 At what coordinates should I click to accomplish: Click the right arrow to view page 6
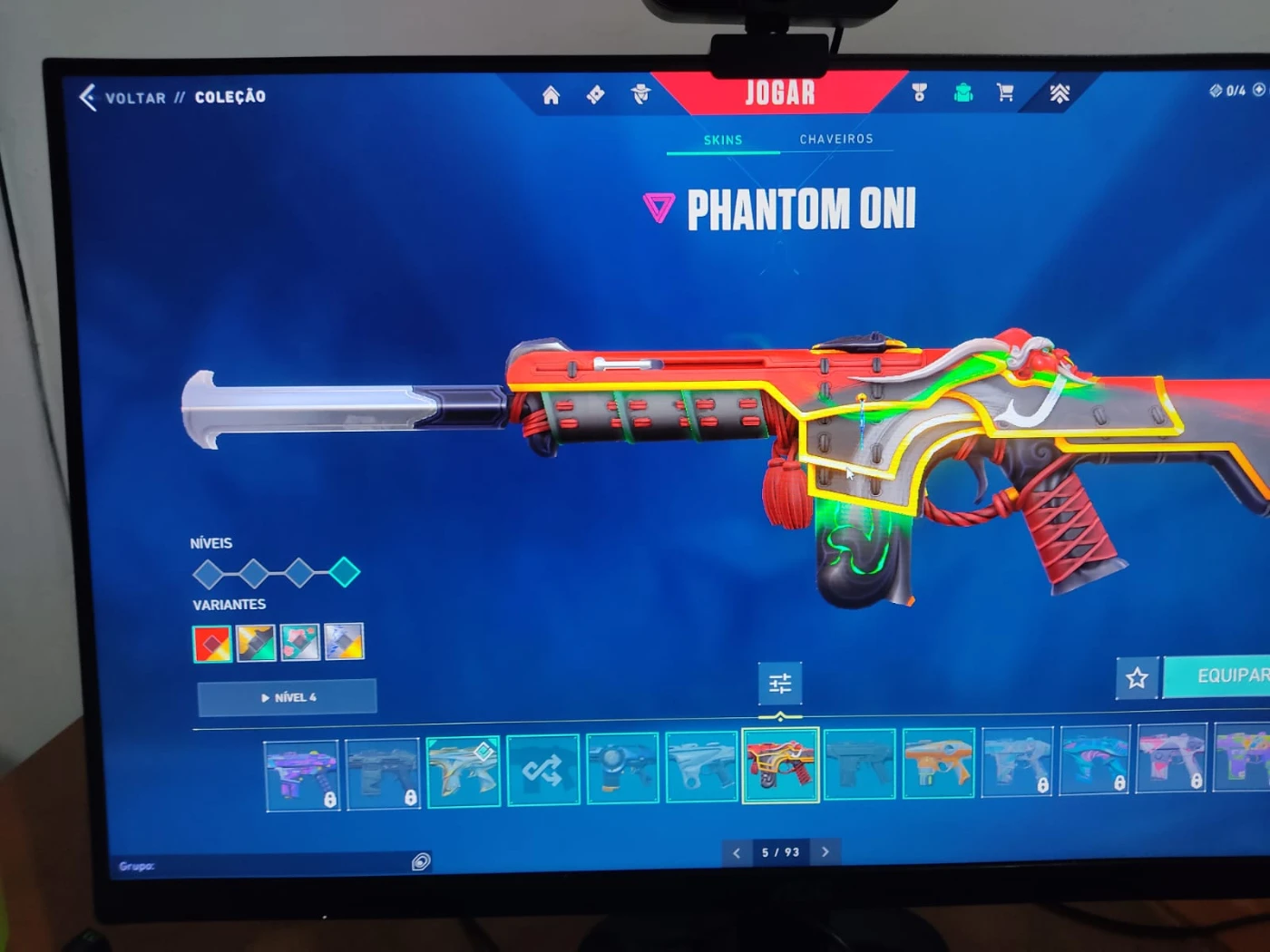pyautogui.click(x=825, y=852)
